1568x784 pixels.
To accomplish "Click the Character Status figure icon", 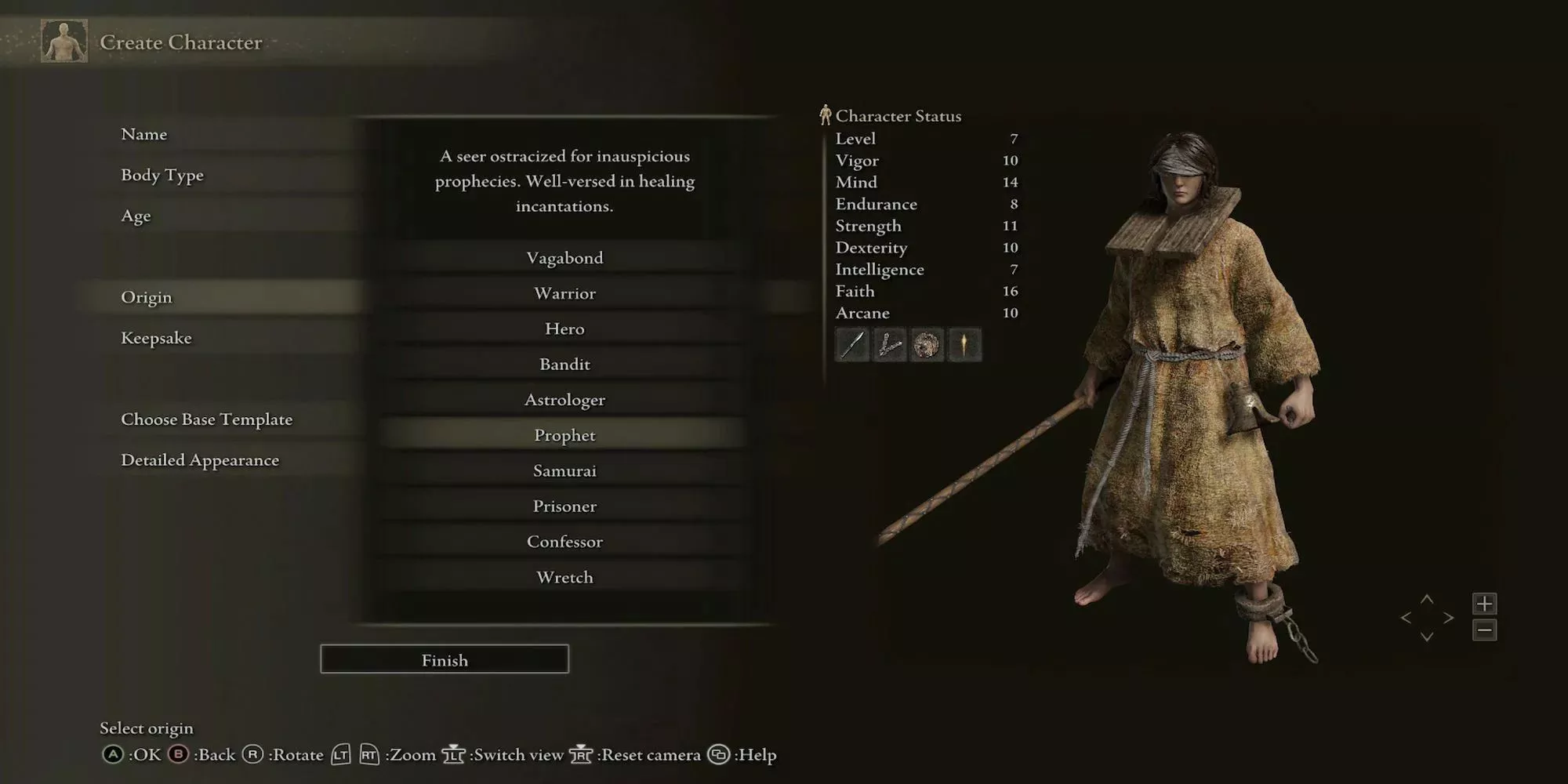I will click(825, 115).
